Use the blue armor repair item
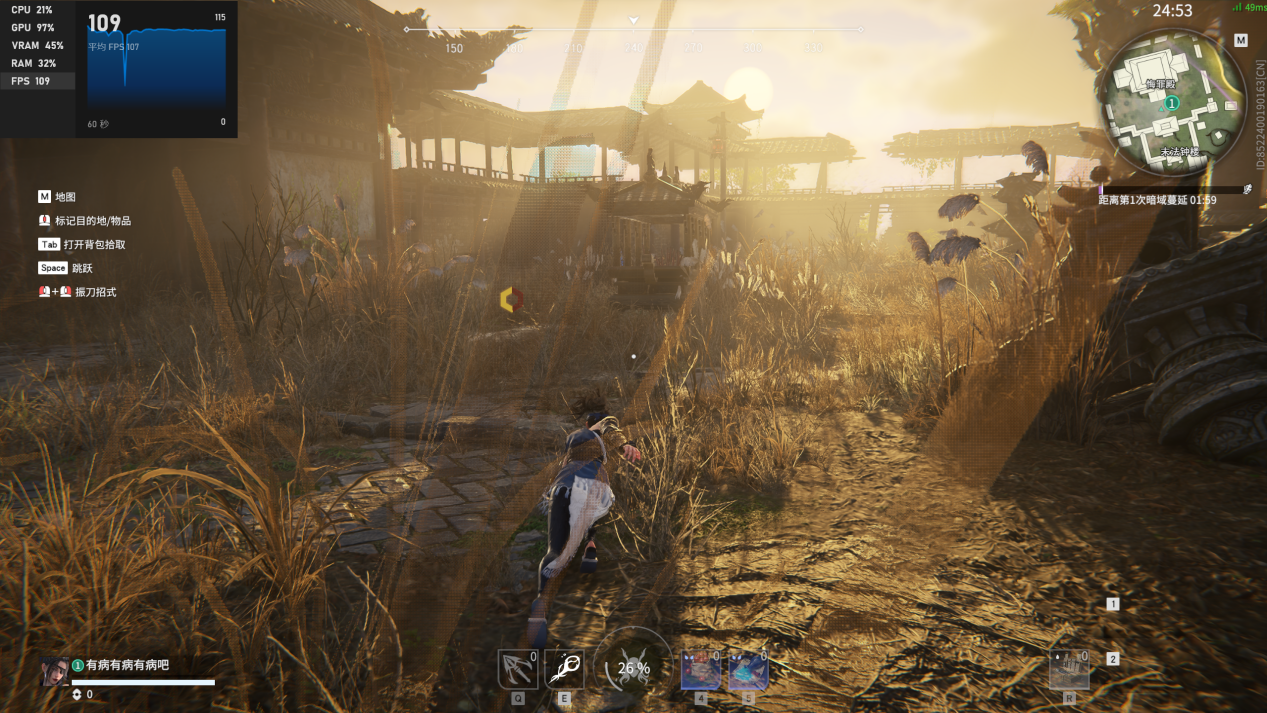The width and height of the screenshot is (1267, 713). [x=747, y=670]
